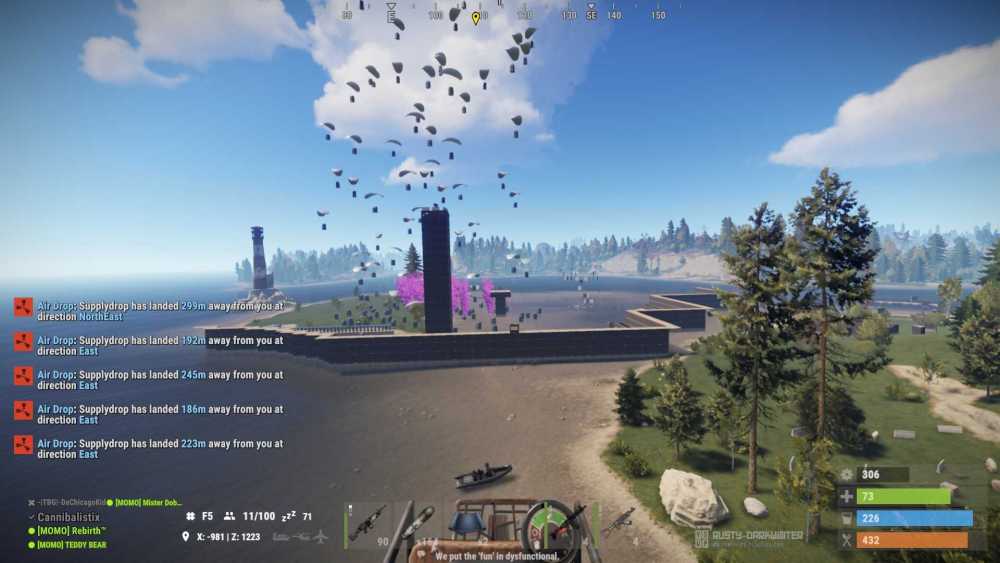Select the hotbar slot holding the blue item
The width and height of the screenshot is (1000, 563).
tap(467, 524)
